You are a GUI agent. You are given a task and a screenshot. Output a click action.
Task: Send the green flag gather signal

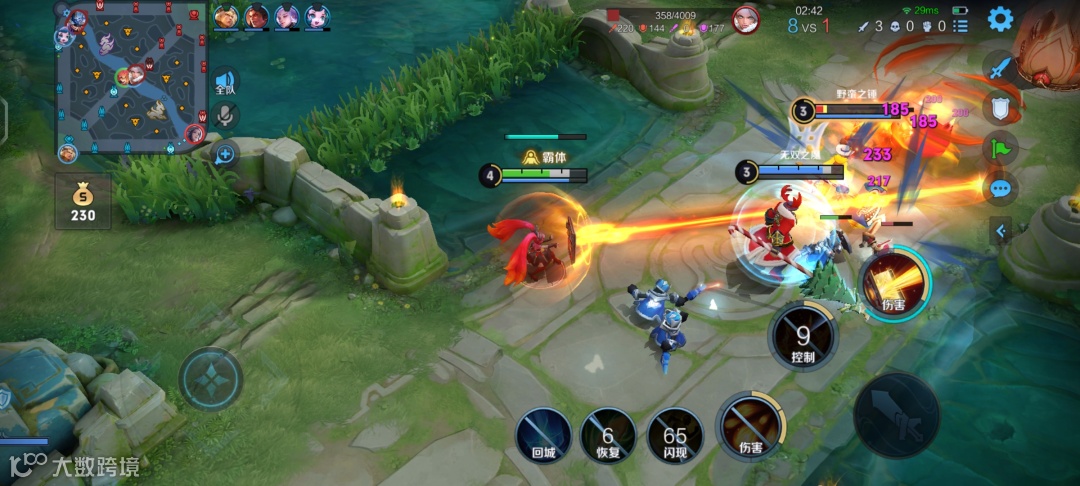(1000, 148)
